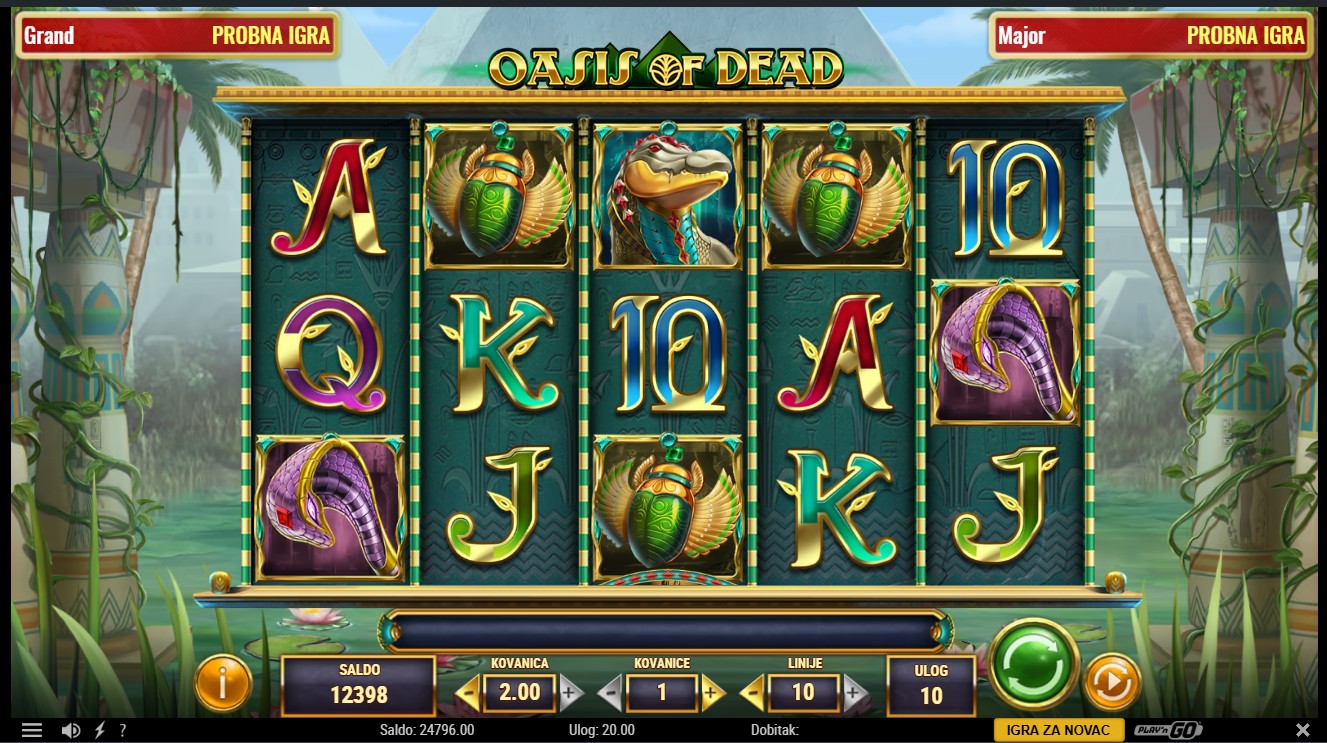Decrease the Kovanica coin value
This screenshot has width=1327, height=743.
coord(468,692)
